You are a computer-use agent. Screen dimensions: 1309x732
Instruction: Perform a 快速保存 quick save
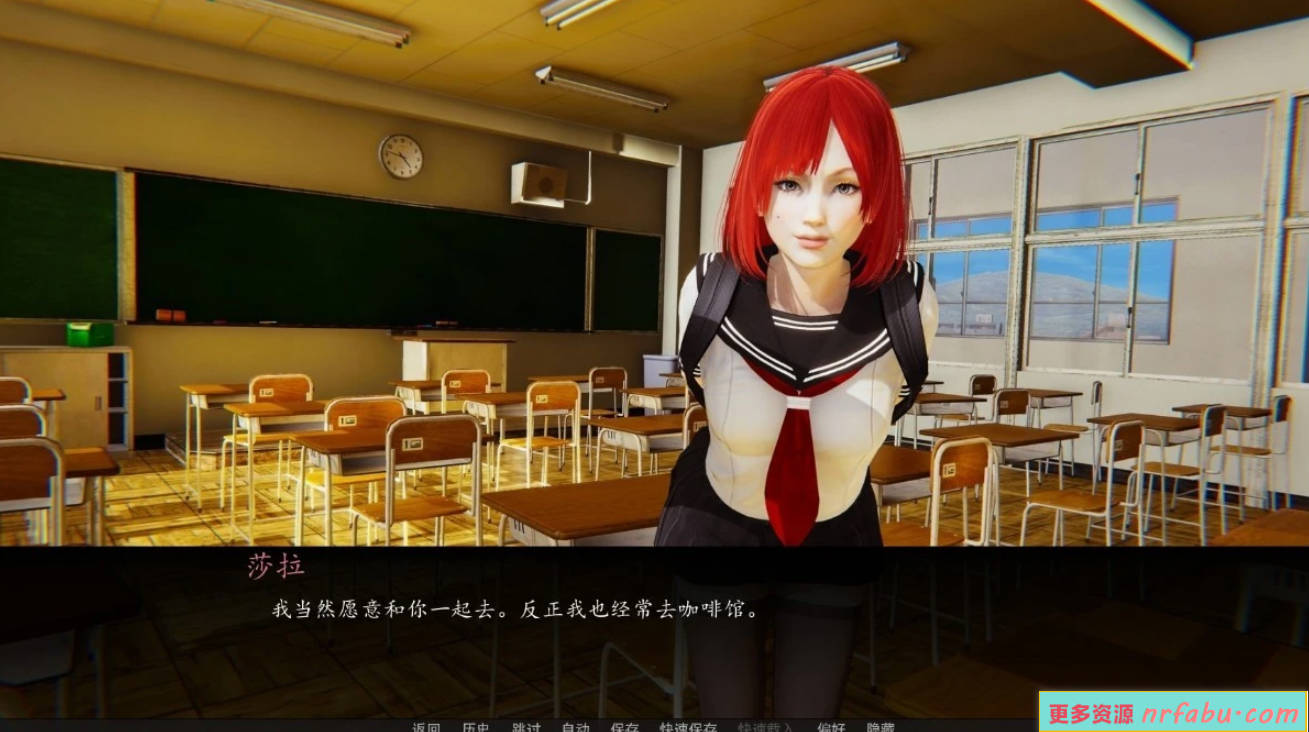tap(690, 728)
